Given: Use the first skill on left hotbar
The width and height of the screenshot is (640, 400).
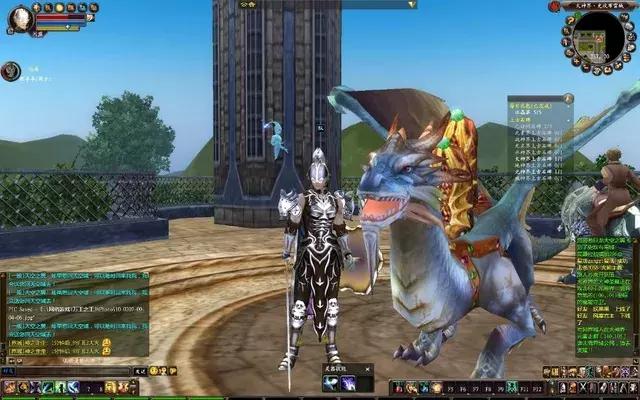Looking at the screenshot, I should tap(9, 387).
